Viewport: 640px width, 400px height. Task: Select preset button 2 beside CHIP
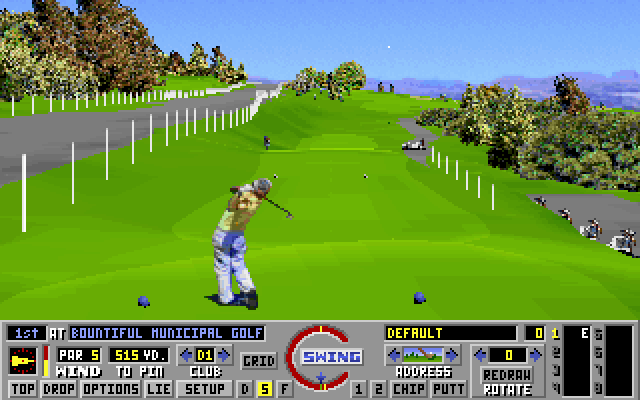[x=379, y=388]
